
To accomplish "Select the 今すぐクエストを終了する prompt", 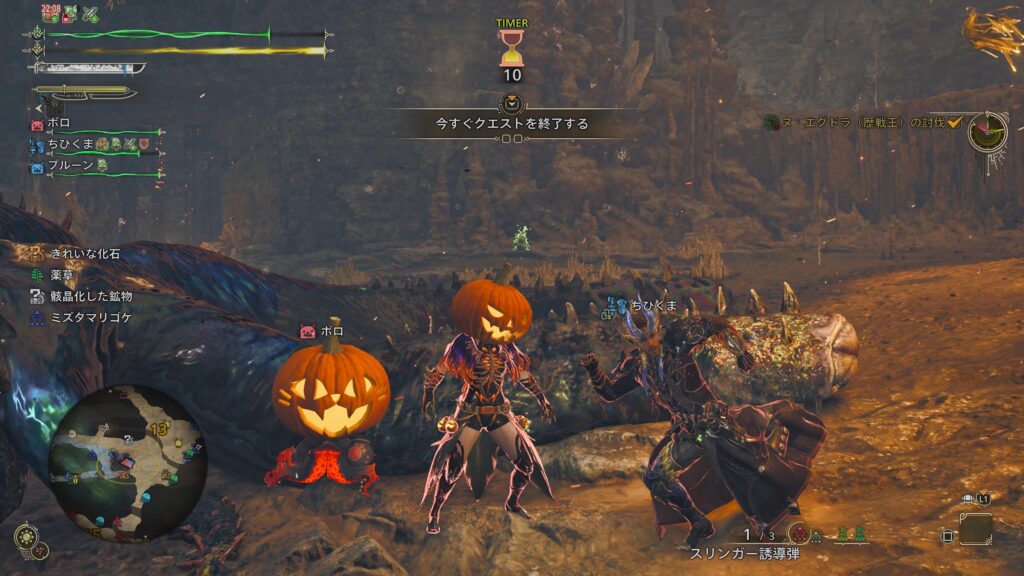I will click(511, 124).
